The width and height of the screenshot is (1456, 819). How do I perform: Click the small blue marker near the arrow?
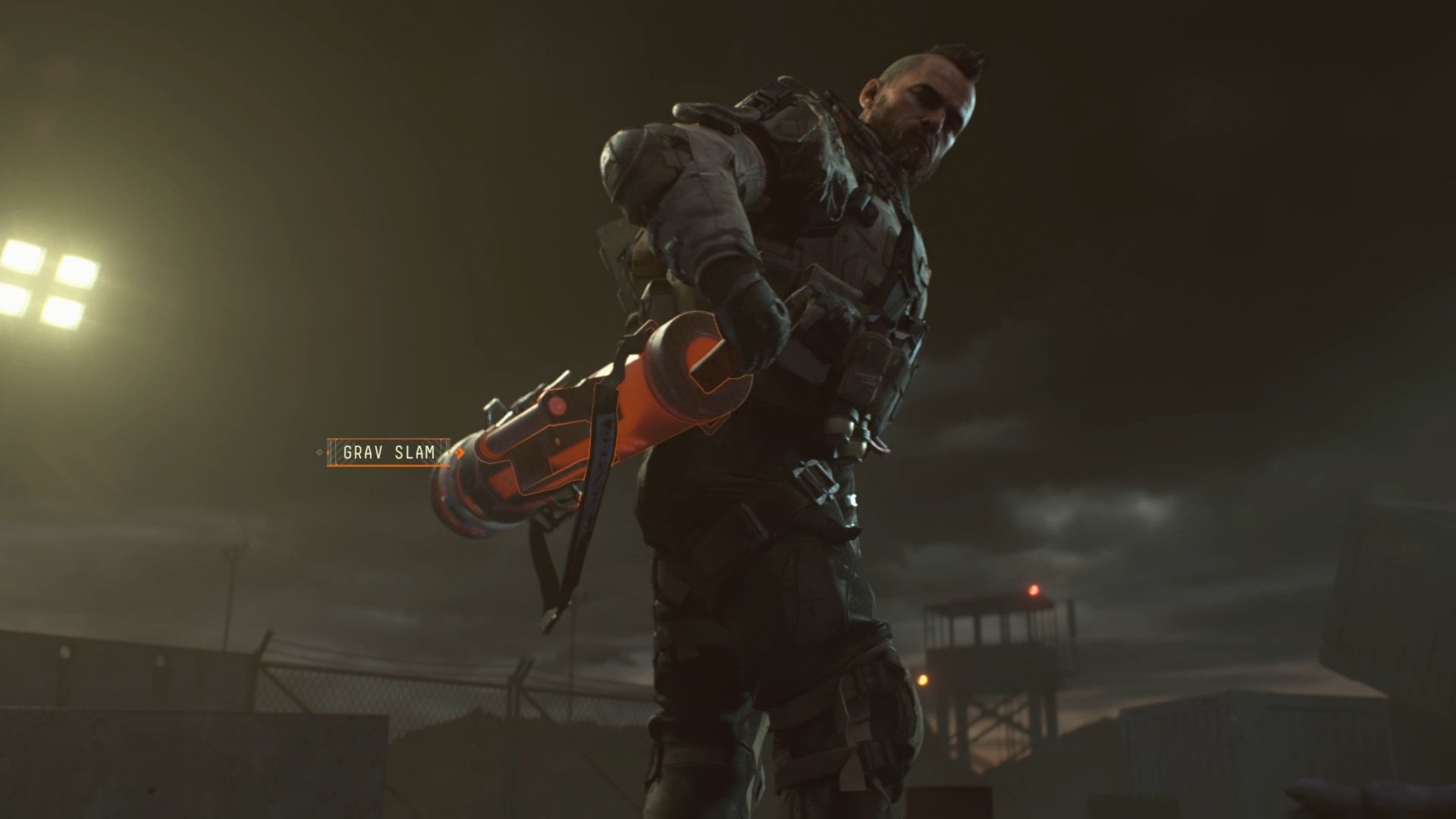(453, 457)
